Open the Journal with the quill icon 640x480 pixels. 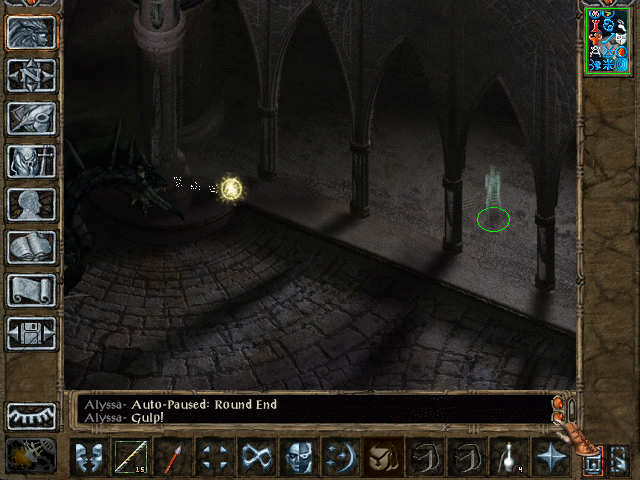[x=31, y=118]
